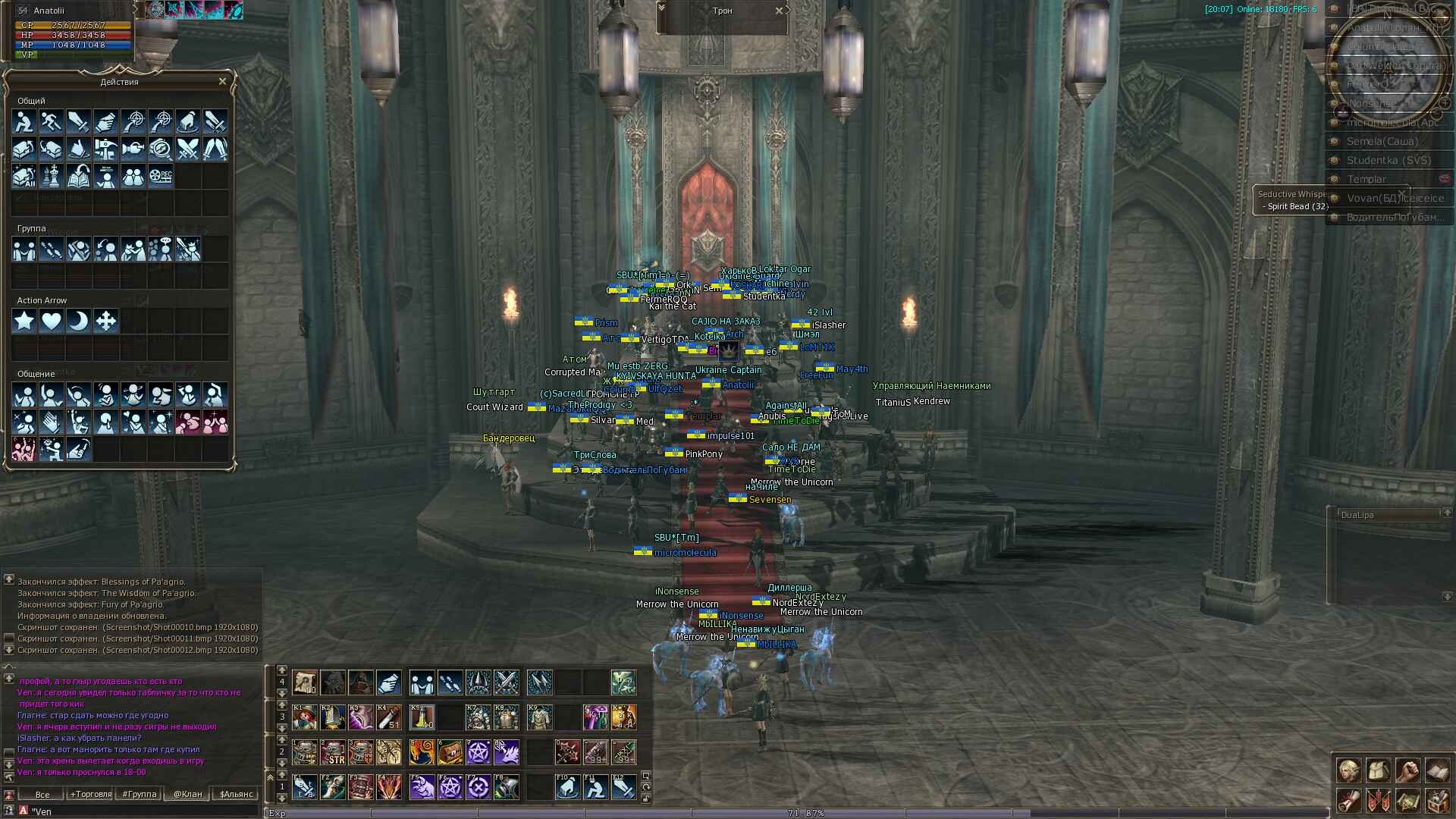The height and width of the screenshot is (819, 1456).
Task: Click the REC replay recording action
Action: pyautogui.click(x=161, y=176)
